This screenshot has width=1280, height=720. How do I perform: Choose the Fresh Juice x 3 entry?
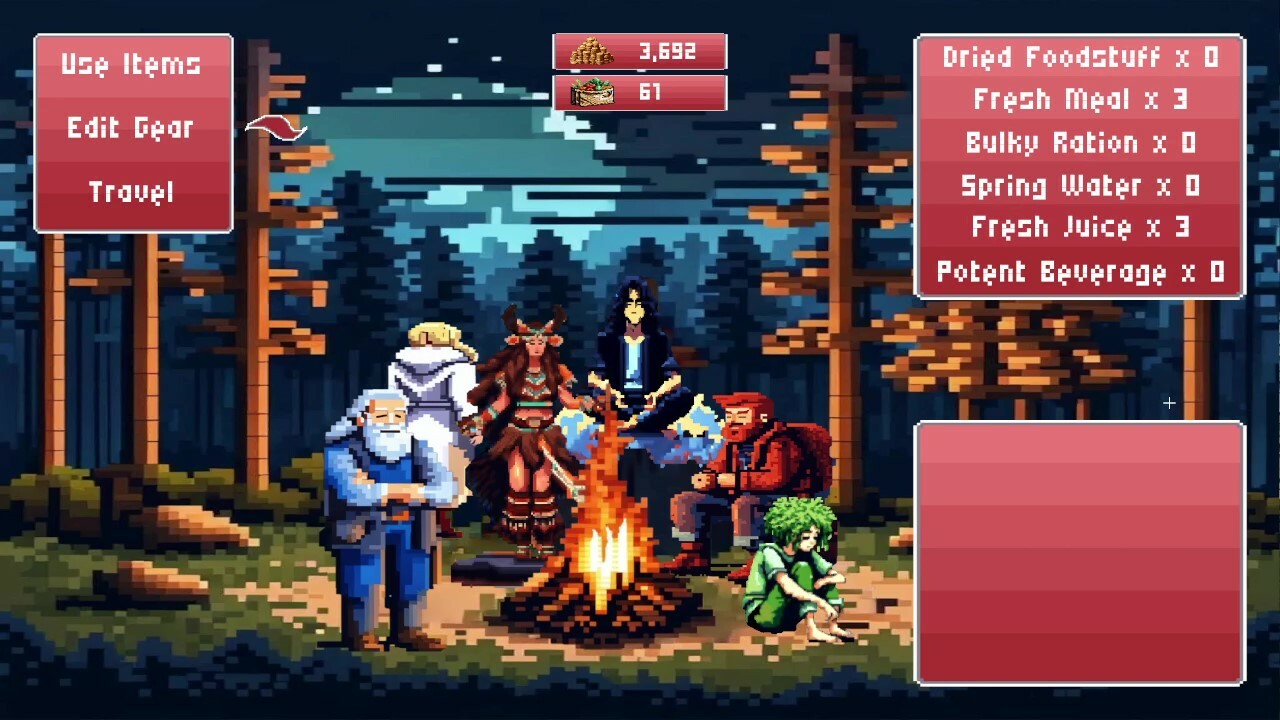pos(1080,228)
